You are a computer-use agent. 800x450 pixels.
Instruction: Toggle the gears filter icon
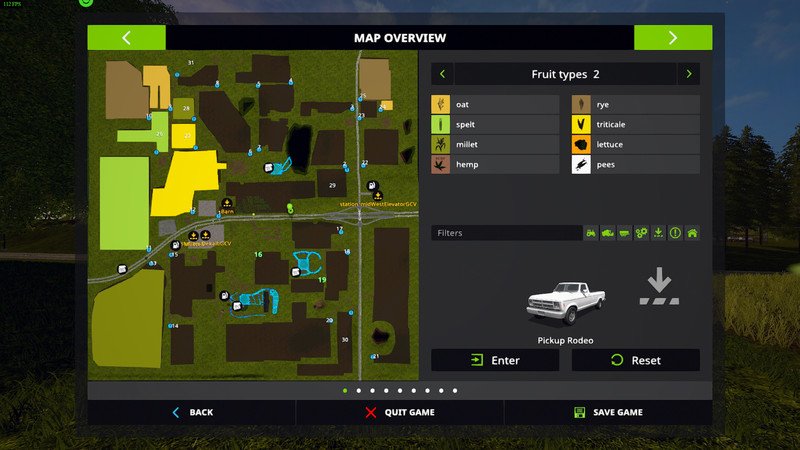(x=642, y=233)
